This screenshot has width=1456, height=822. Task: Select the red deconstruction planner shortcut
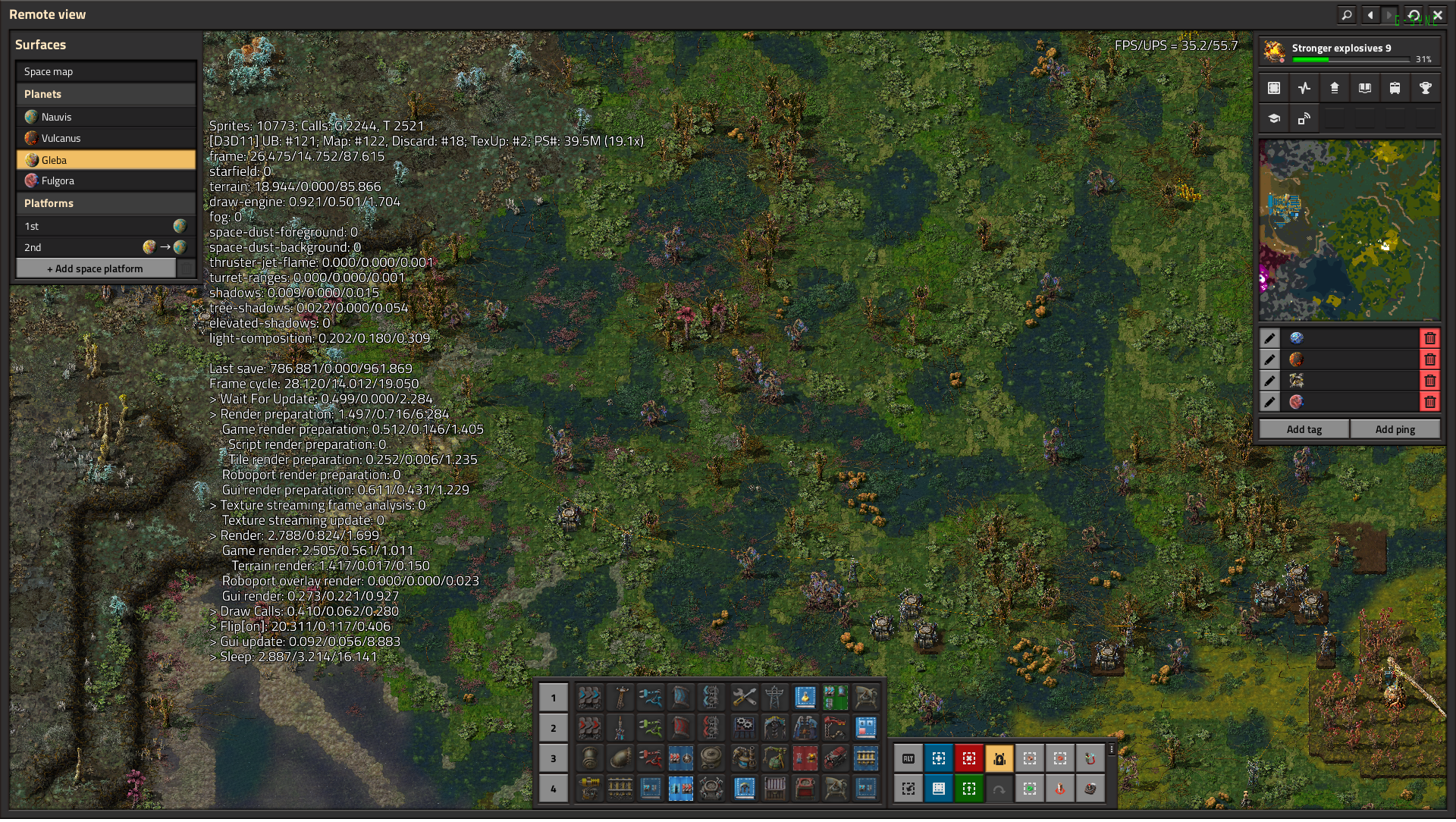click(968, 759)
